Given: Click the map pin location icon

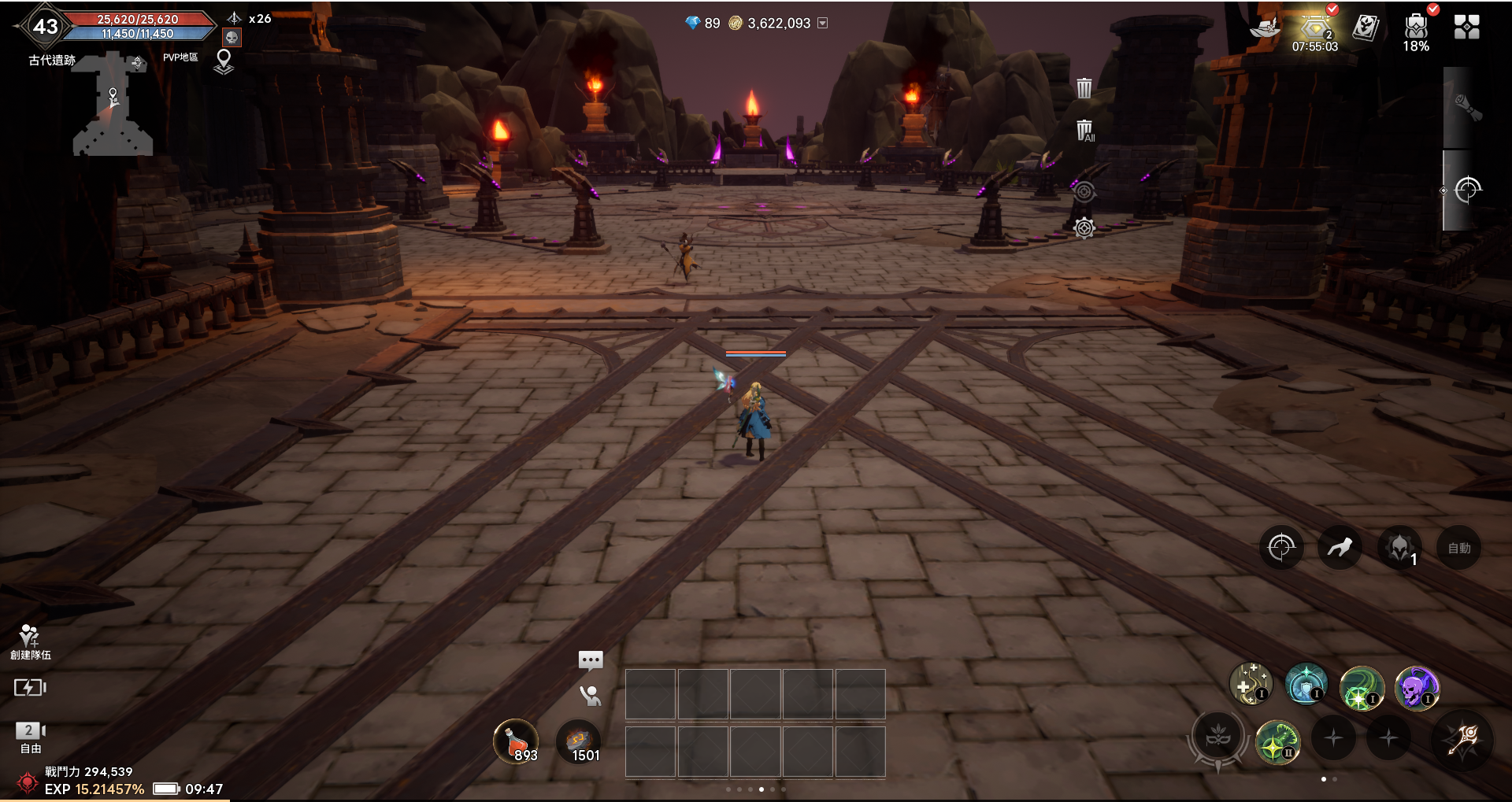Looking at the screenshot, I should pyautogui.click(x=224, y=61).
